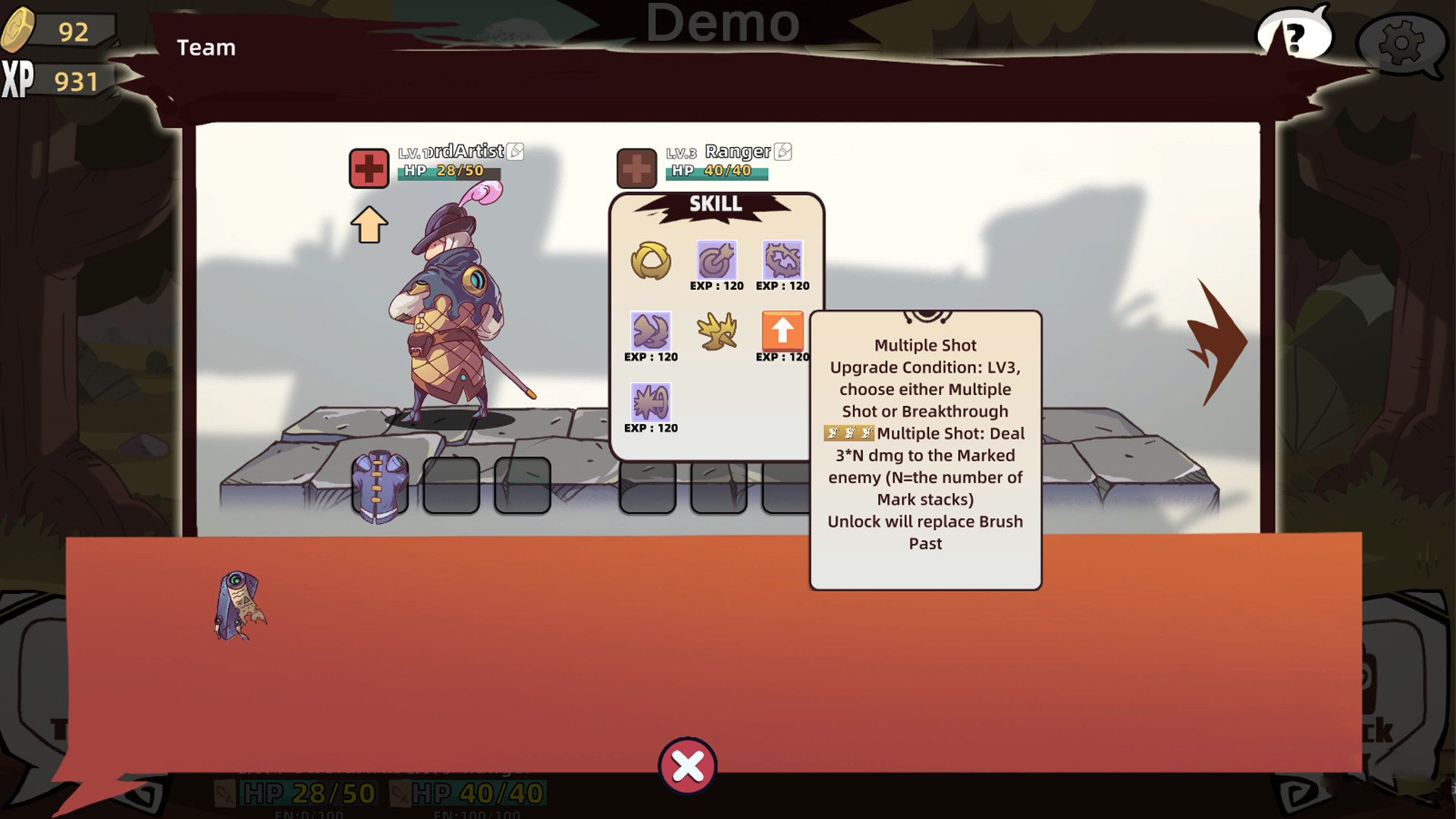Choose the thorny wreath skill icon

click(783, 261)
